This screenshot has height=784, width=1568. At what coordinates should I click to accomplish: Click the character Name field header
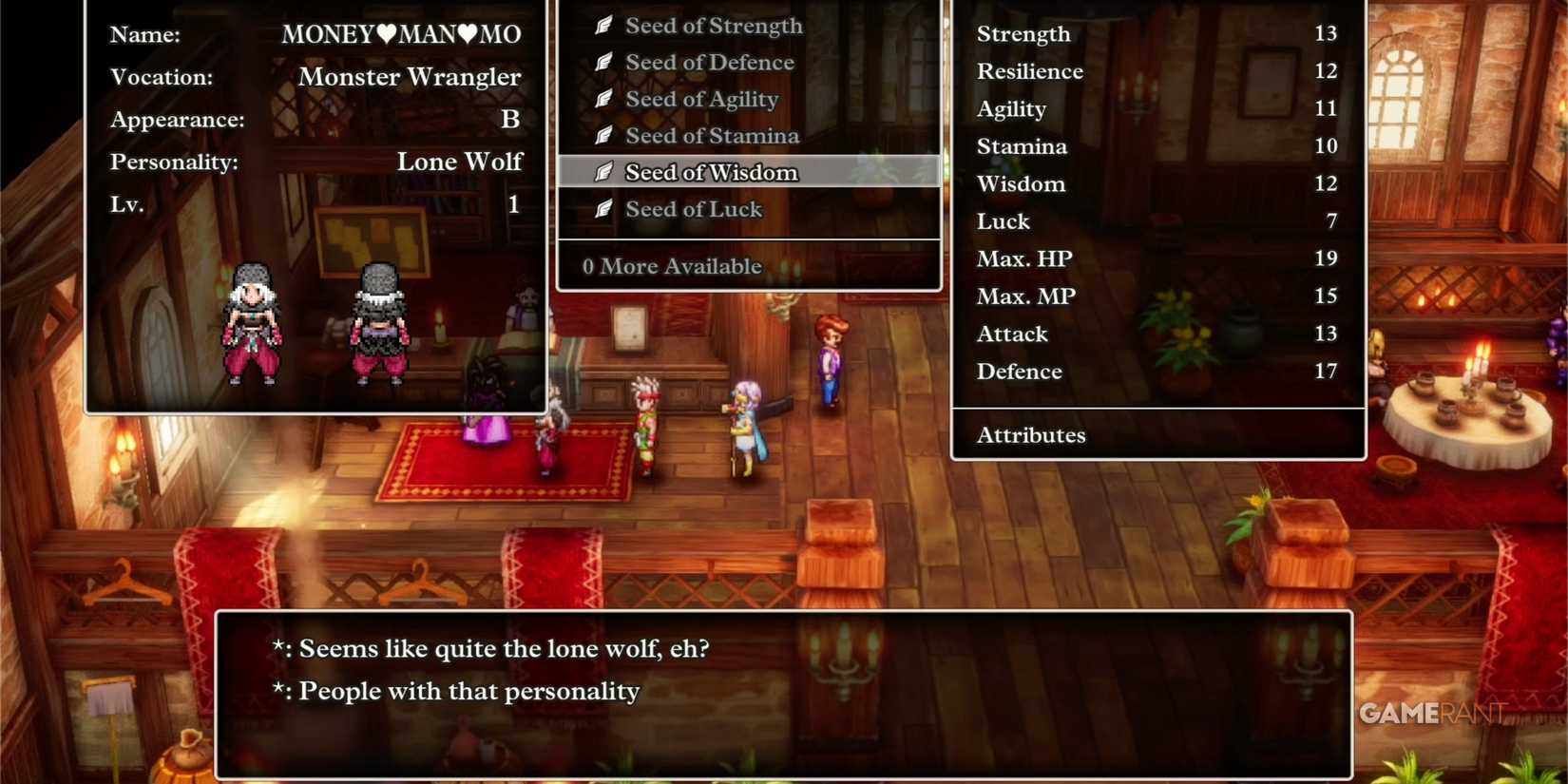[x=143, y=34]
